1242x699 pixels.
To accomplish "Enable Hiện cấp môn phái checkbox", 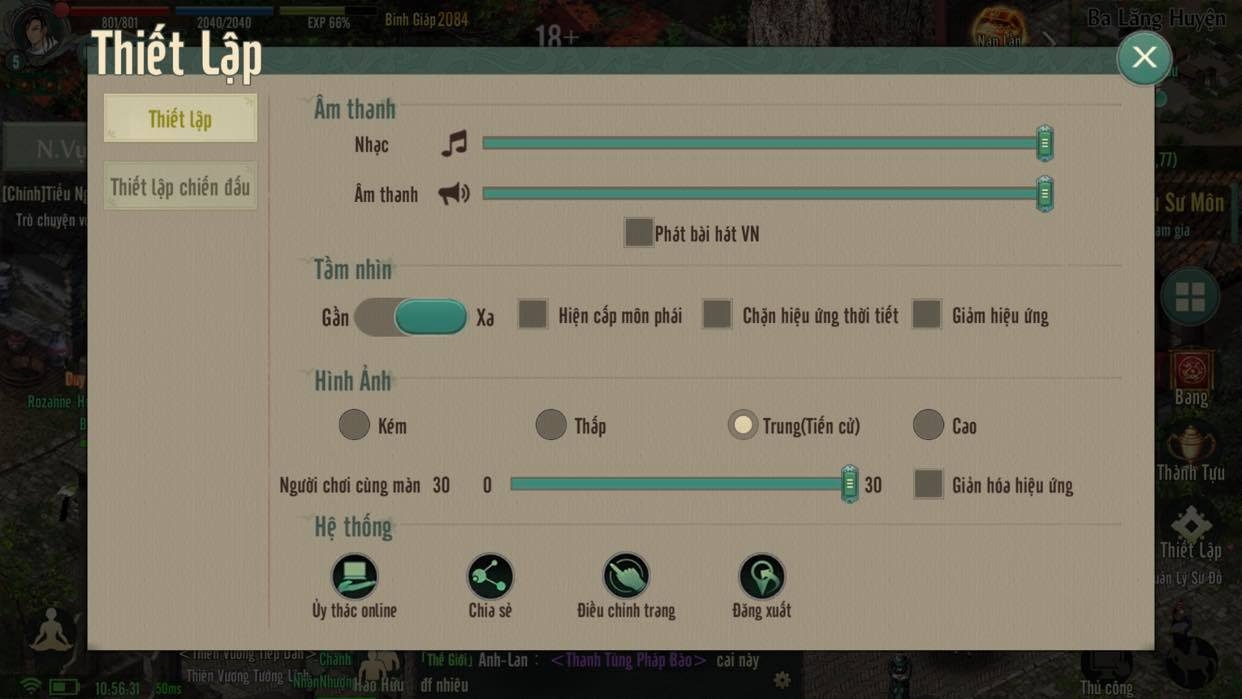I will pyautogui.click(x=533, y=315).
